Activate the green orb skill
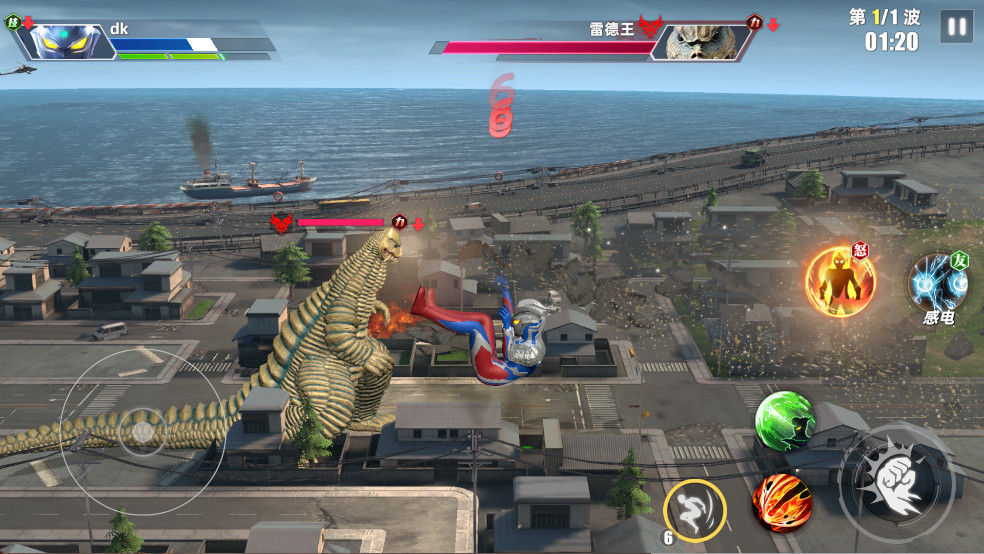 pos(784,418)
